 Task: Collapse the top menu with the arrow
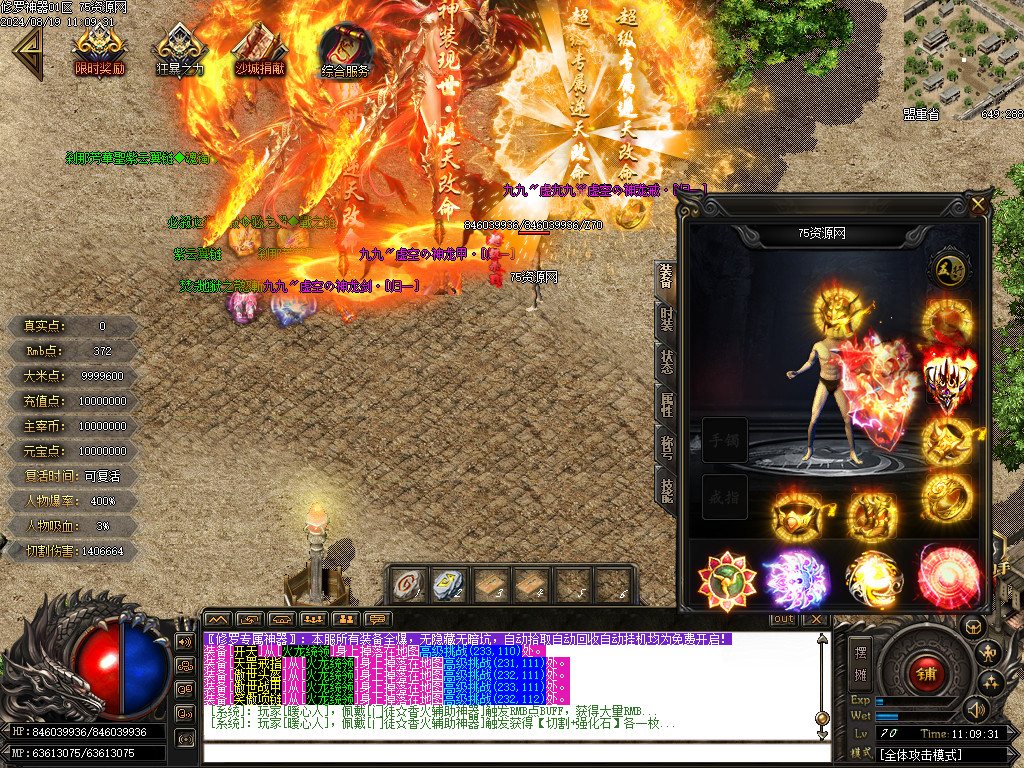click(24, 50)
